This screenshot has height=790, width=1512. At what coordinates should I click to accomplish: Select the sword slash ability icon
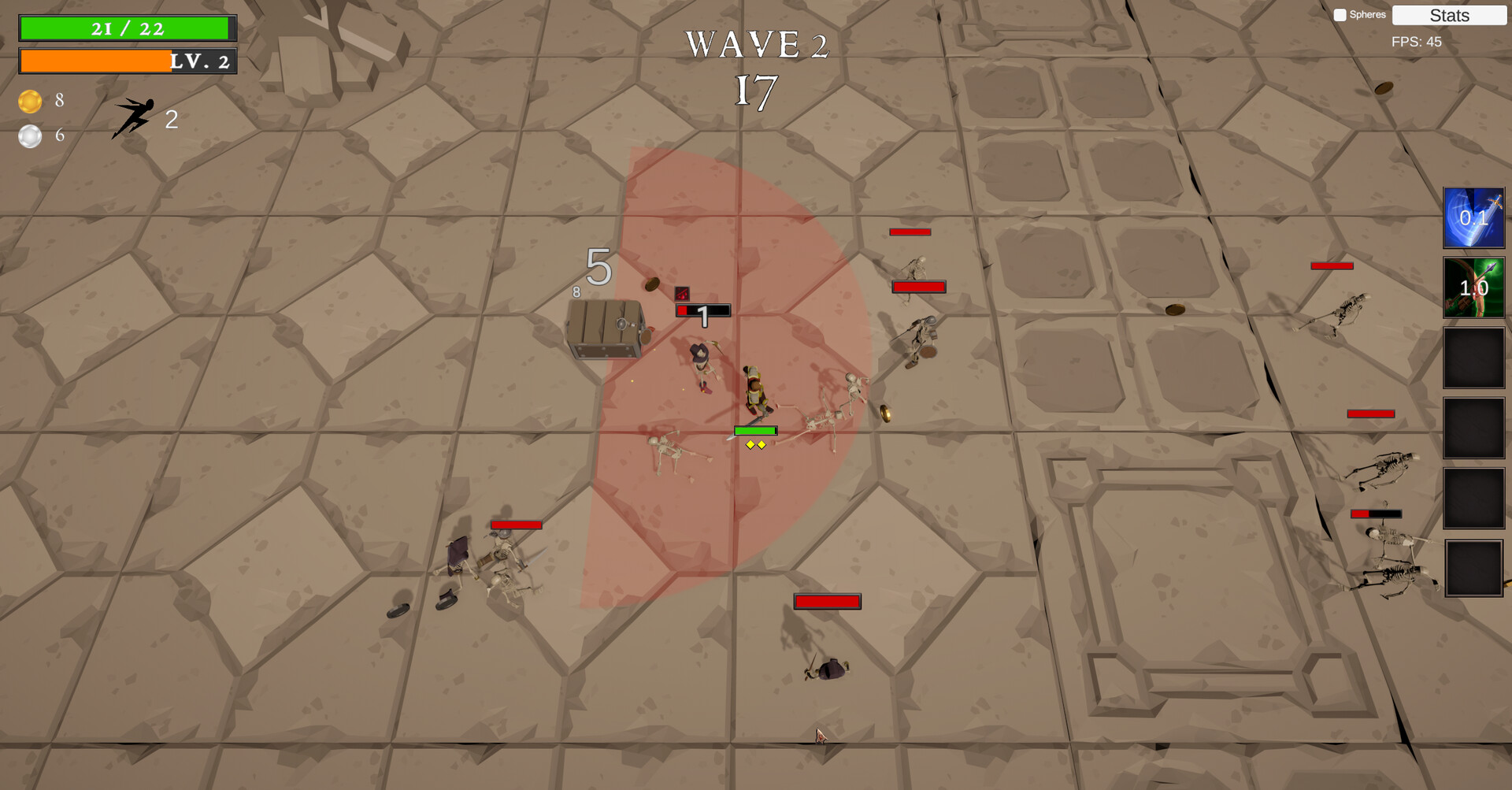click(1473, 218)
